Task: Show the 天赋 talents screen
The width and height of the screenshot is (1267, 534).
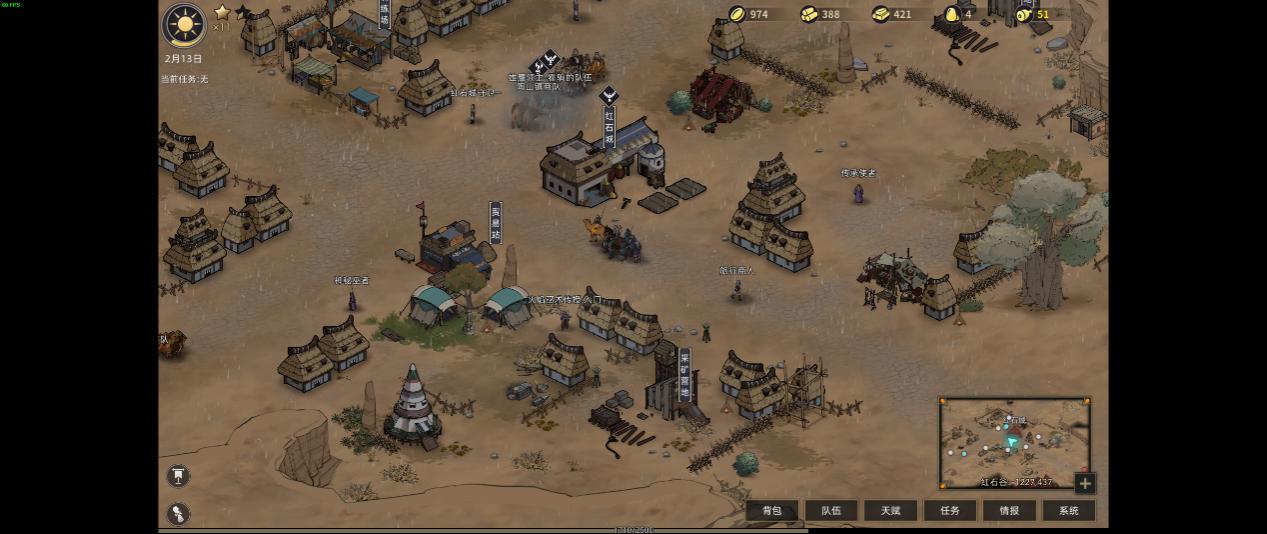Action: [x=890, y=511]
